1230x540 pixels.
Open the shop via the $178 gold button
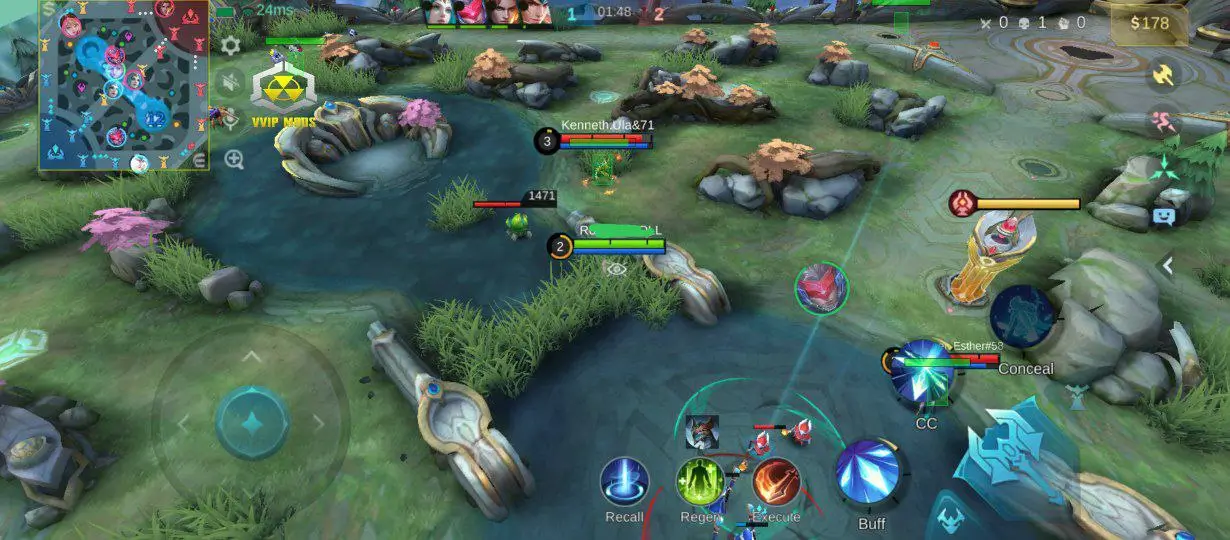1149,24
